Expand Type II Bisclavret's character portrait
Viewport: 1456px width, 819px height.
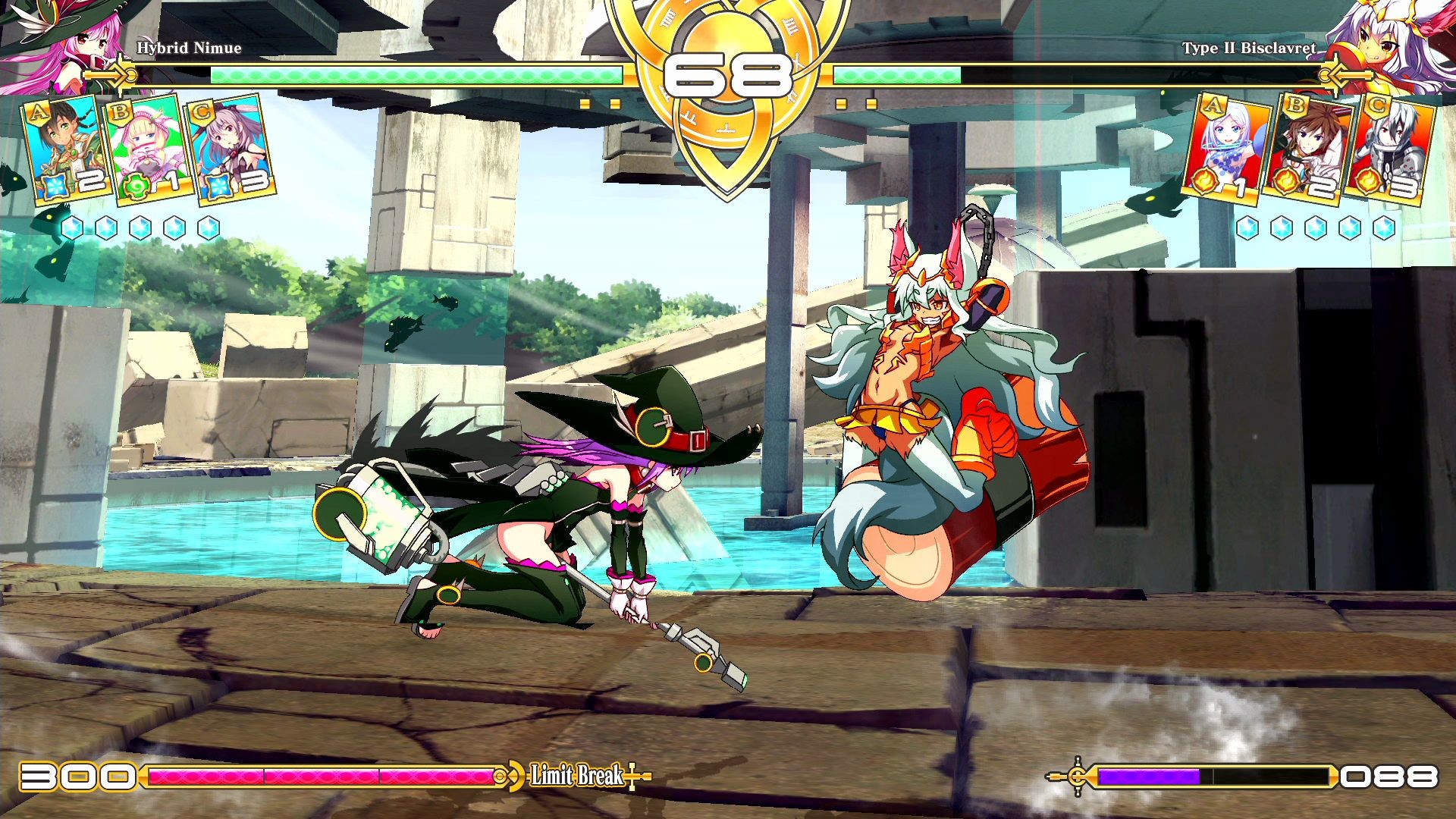(1399, 42)
